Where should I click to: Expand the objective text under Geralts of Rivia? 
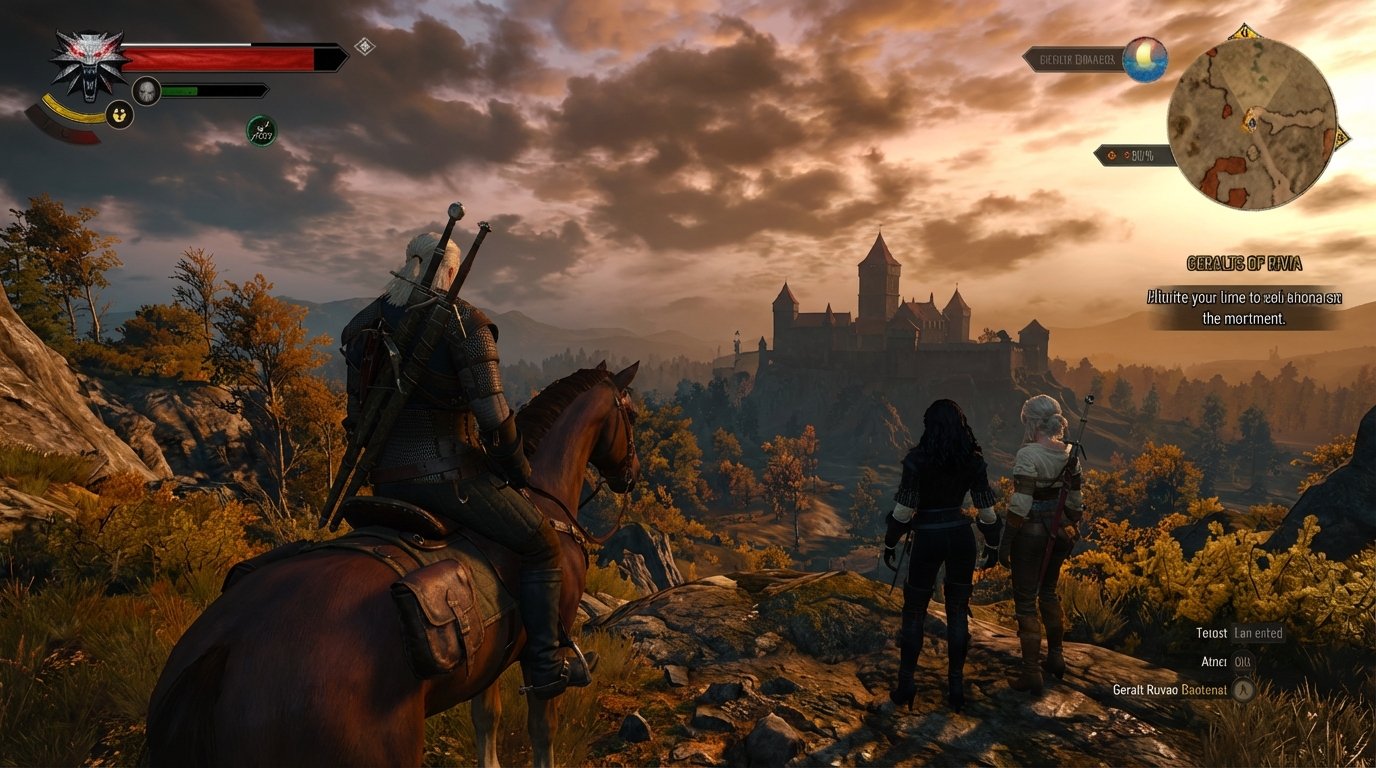pyautogui.click(x=1245, y=305)
